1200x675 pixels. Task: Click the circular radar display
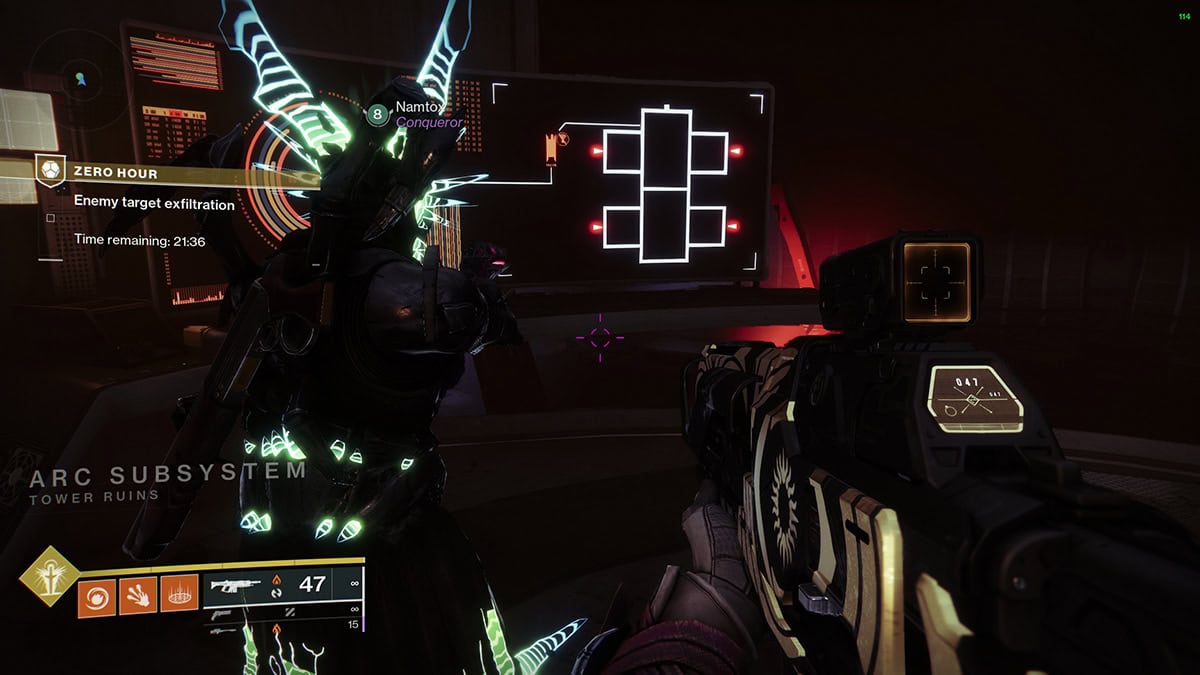coord(78,76)
